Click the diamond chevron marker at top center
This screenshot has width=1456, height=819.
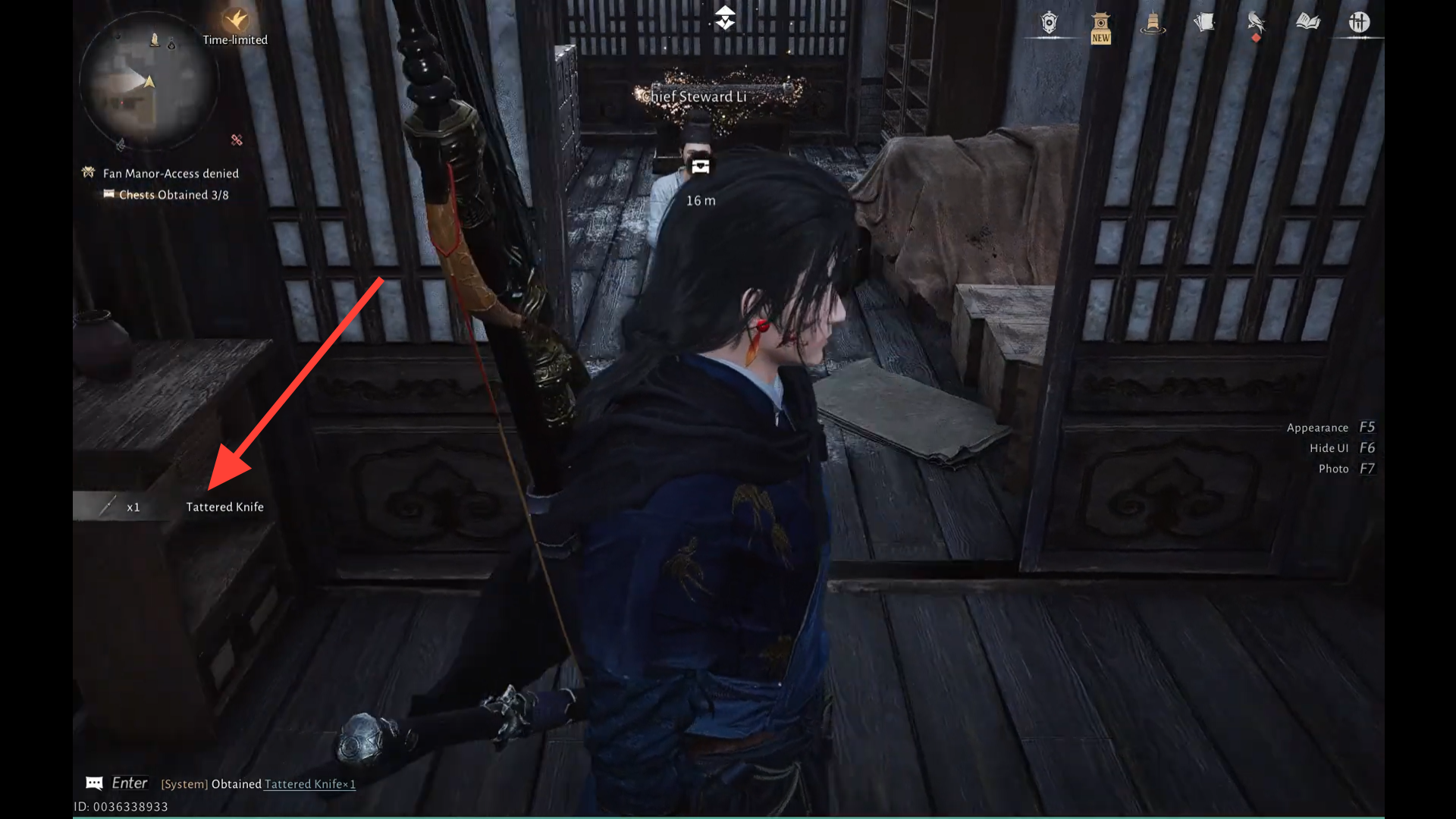(725, 17)
